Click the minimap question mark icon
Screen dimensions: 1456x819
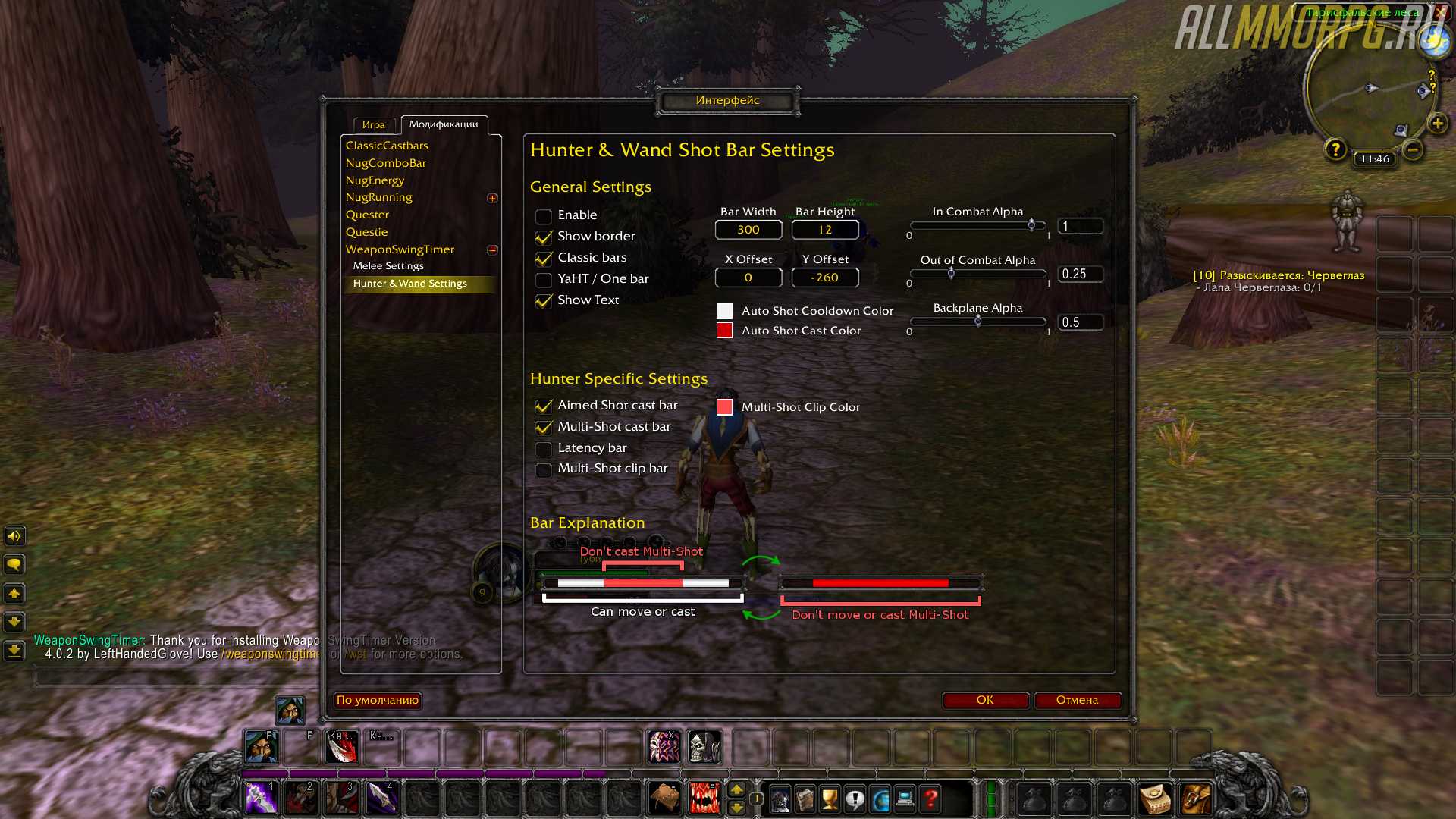point(1335,149)
